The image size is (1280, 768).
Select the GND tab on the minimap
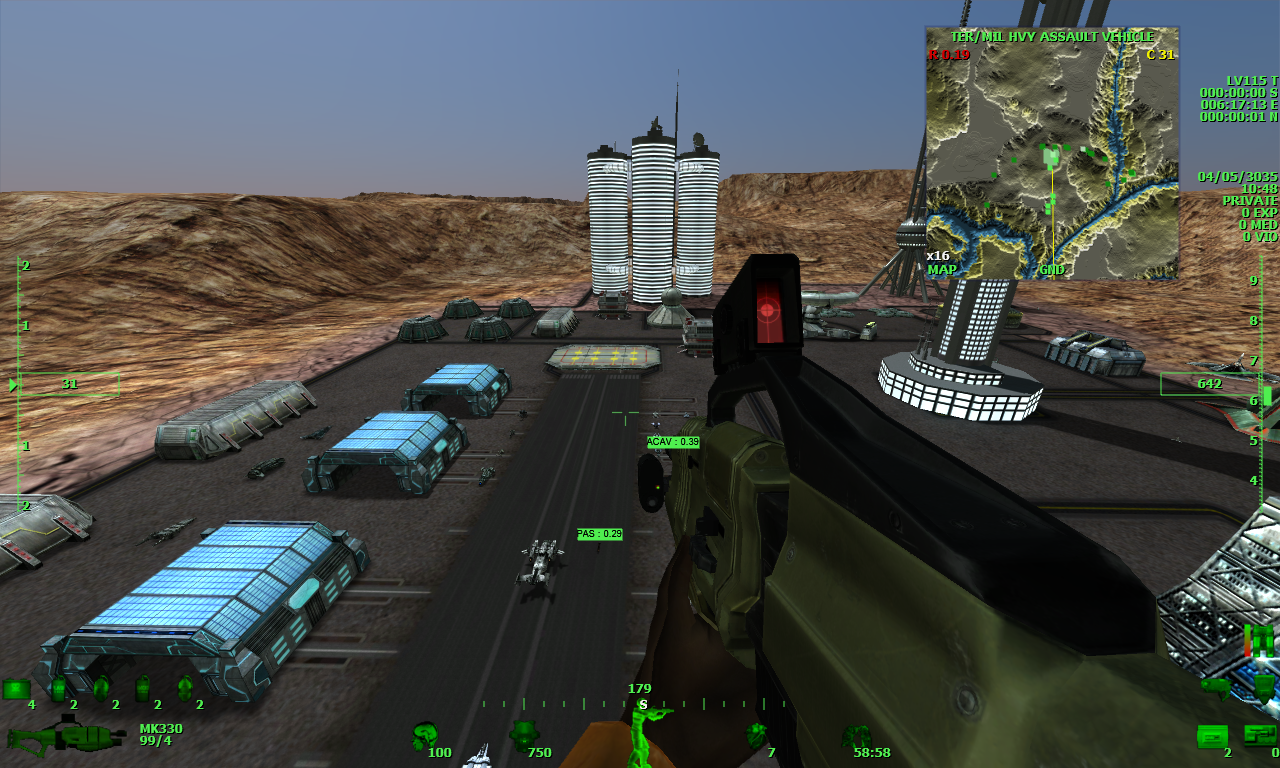tap(1050, 270)
